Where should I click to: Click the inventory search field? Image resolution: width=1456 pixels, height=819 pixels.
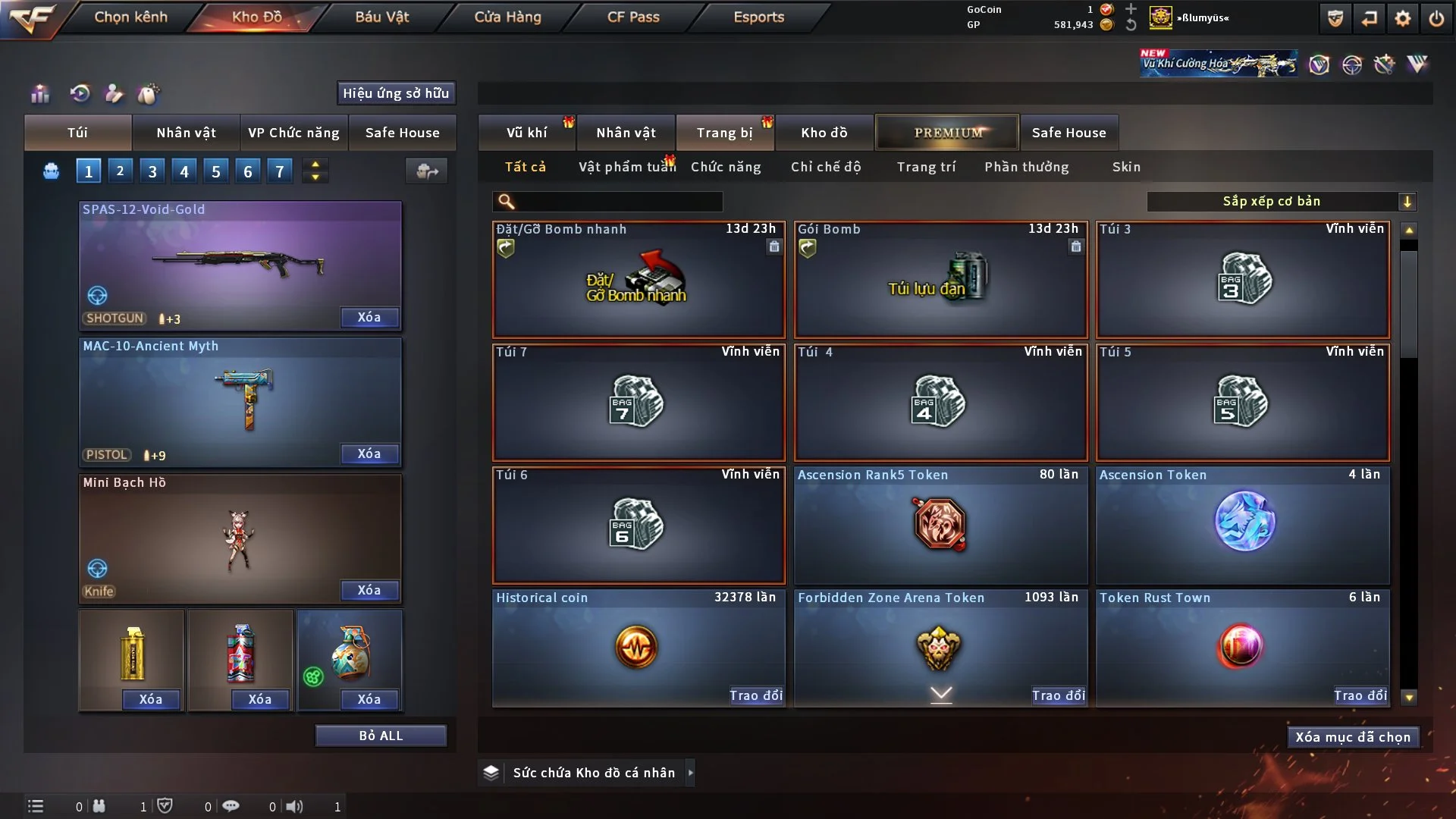(x=618, y=201)
